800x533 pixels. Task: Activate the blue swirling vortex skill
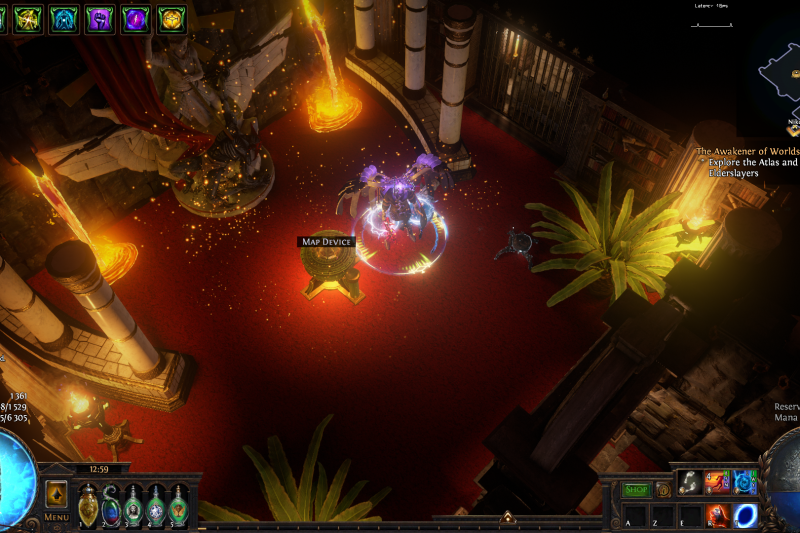(x=745, y=483)
